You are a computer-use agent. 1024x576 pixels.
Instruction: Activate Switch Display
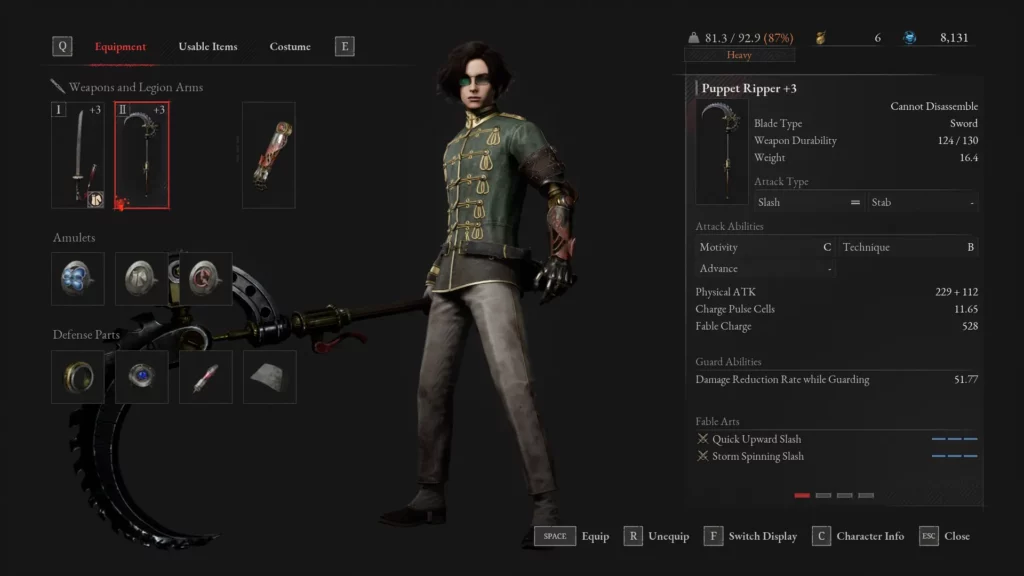tap(751, 536)
